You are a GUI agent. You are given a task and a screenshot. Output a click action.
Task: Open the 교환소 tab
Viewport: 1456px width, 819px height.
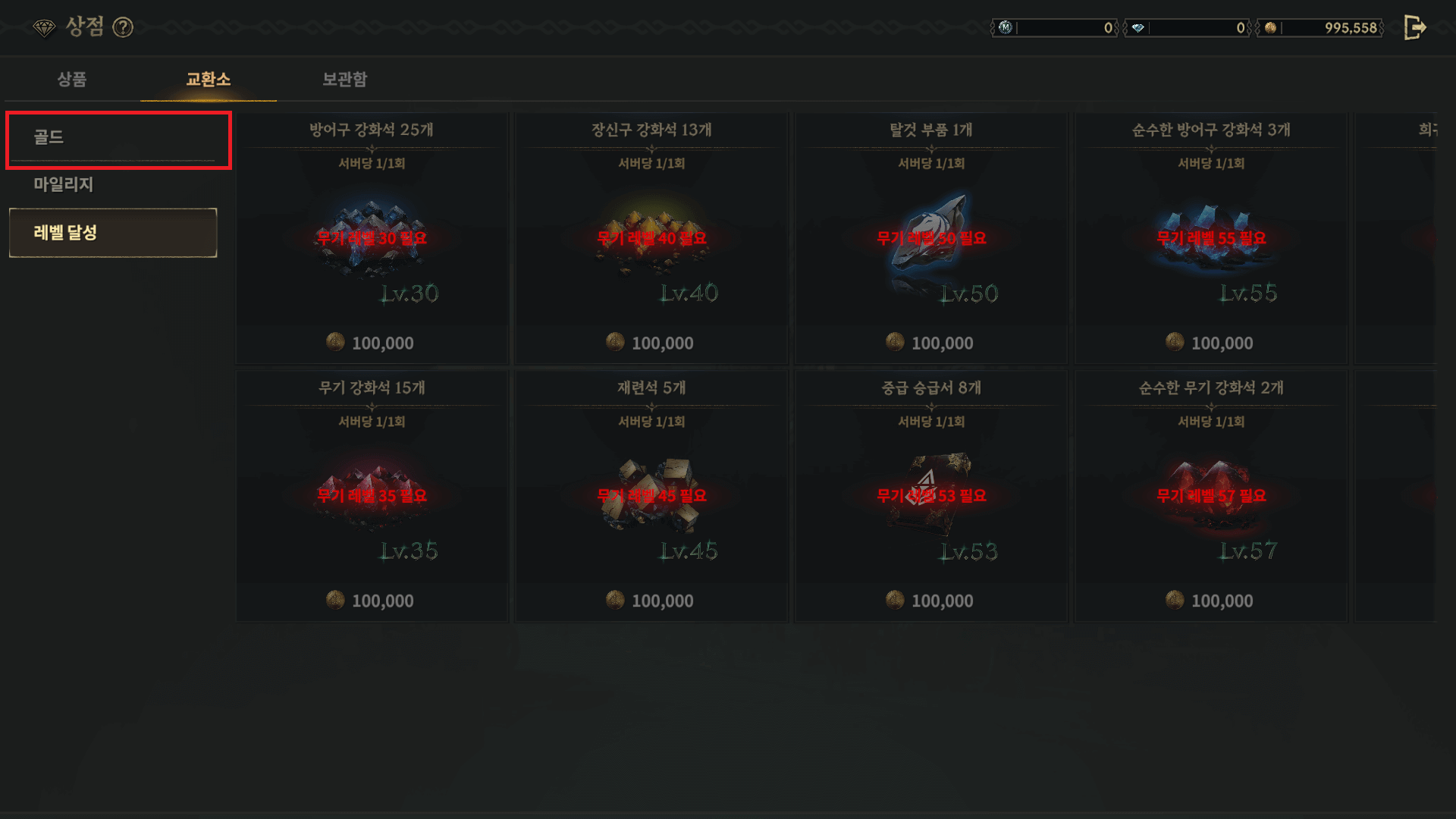(207, 80)
